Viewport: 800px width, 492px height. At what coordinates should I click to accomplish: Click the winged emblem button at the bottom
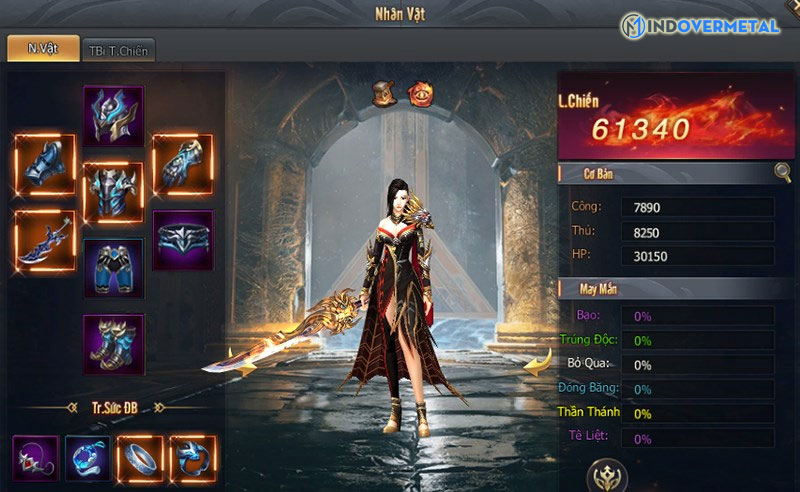(607, 476)
